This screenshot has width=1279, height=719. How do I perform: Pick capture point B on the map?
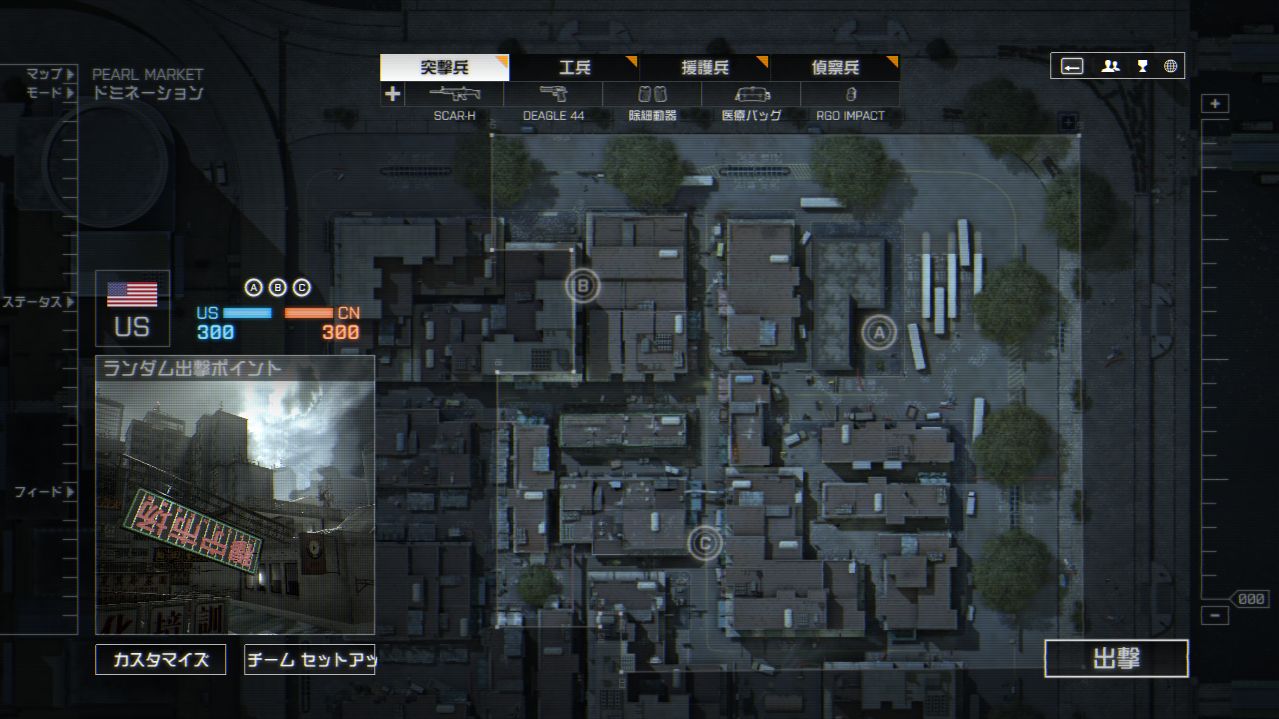tap(582, 287)
